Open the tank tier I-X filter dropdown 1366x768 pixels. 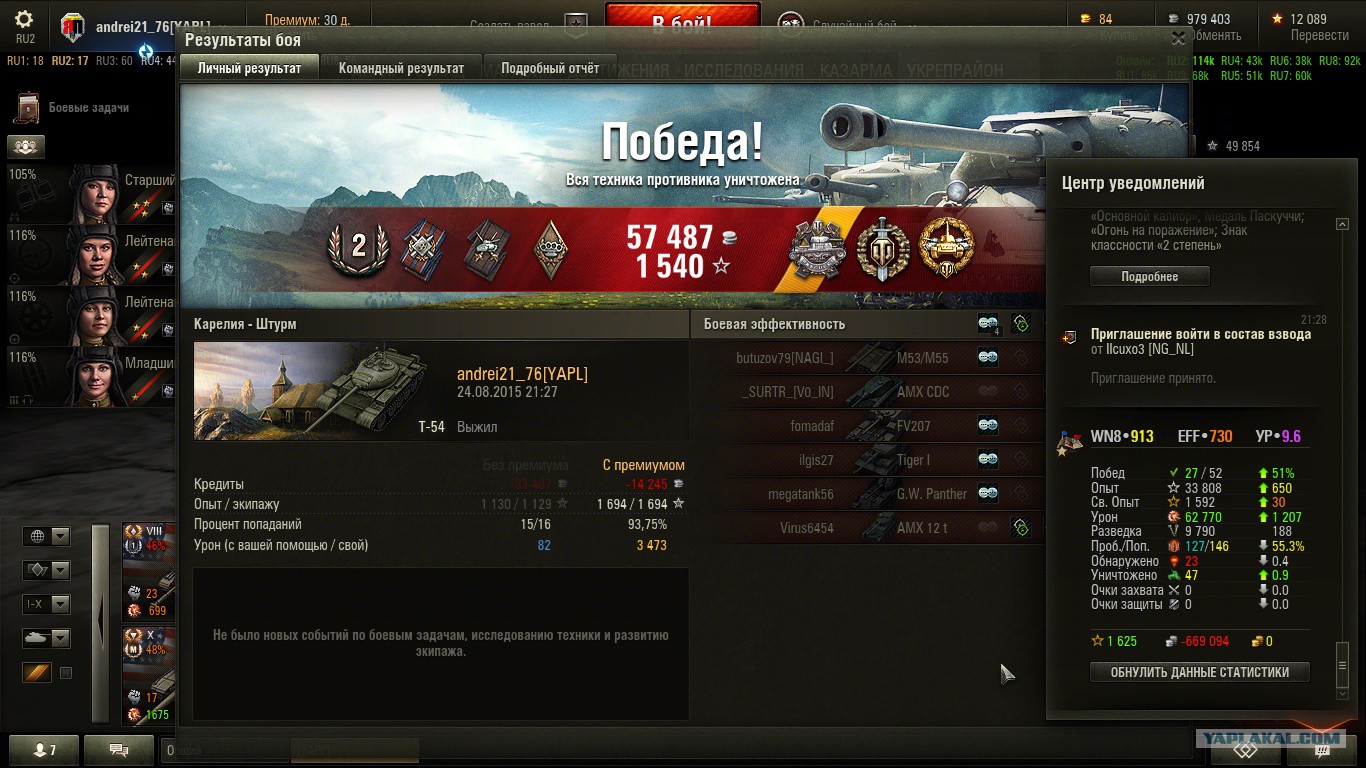[47, 604]
